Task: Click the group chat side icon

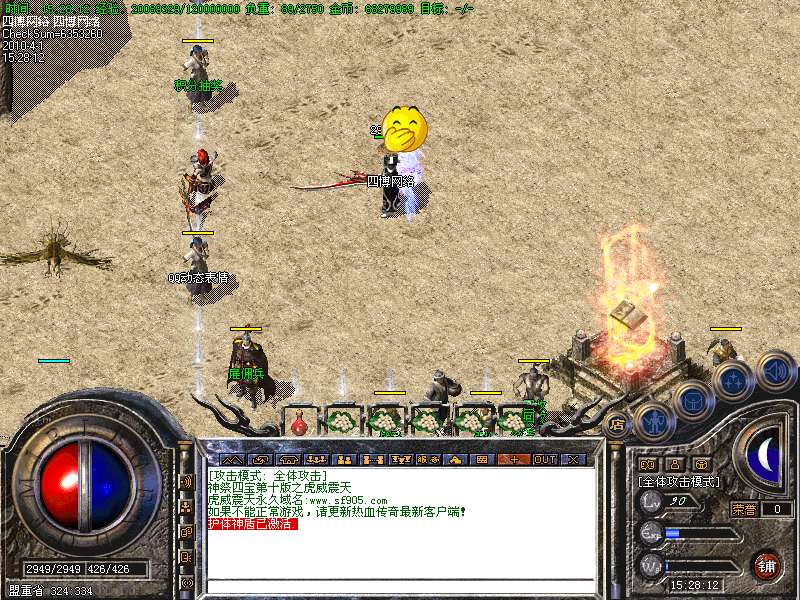Action: 186,507
